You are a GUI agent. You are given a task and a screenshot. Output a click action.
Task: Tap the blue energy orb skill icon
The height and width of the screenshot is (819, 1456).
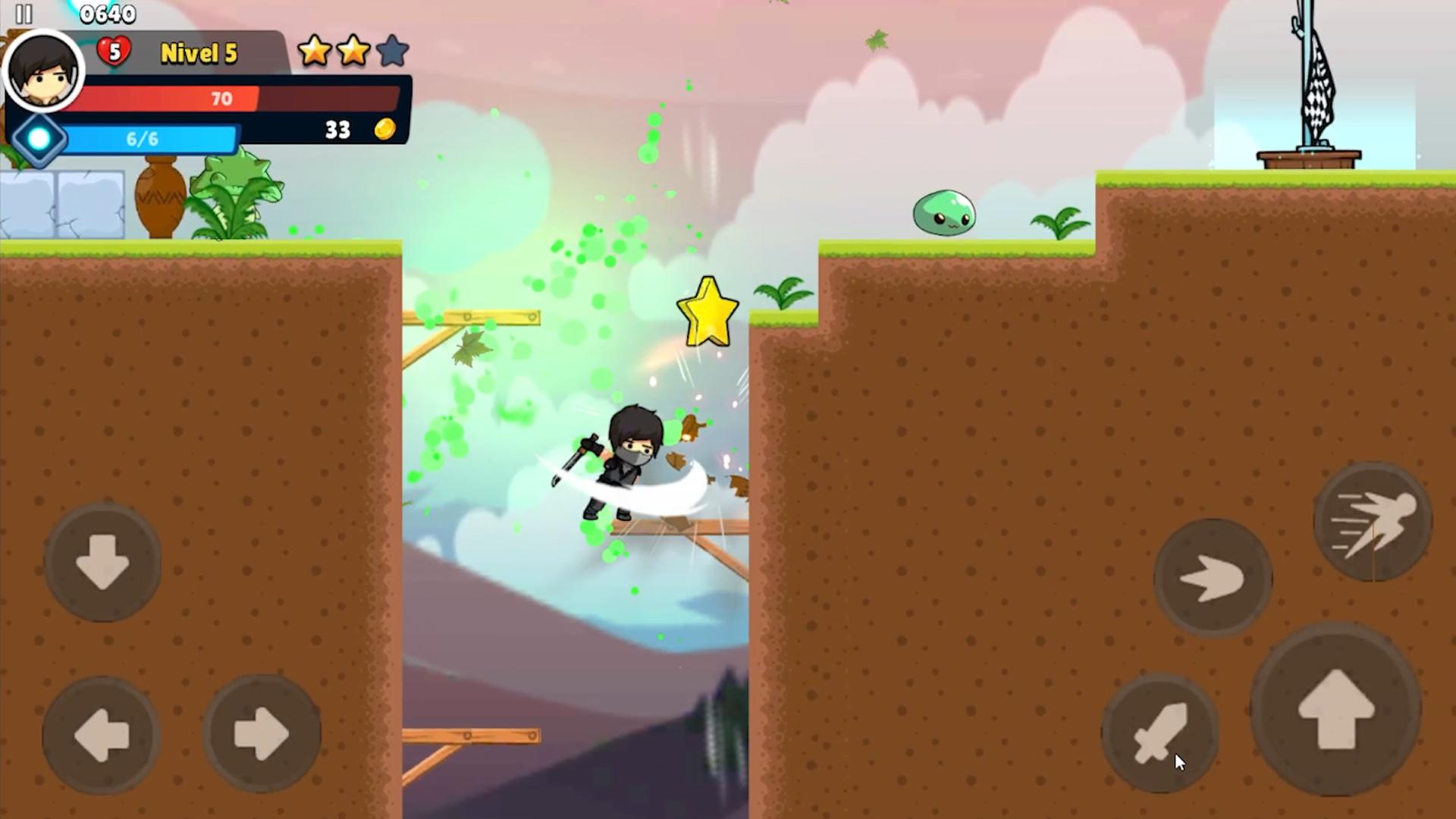(39, 139)
